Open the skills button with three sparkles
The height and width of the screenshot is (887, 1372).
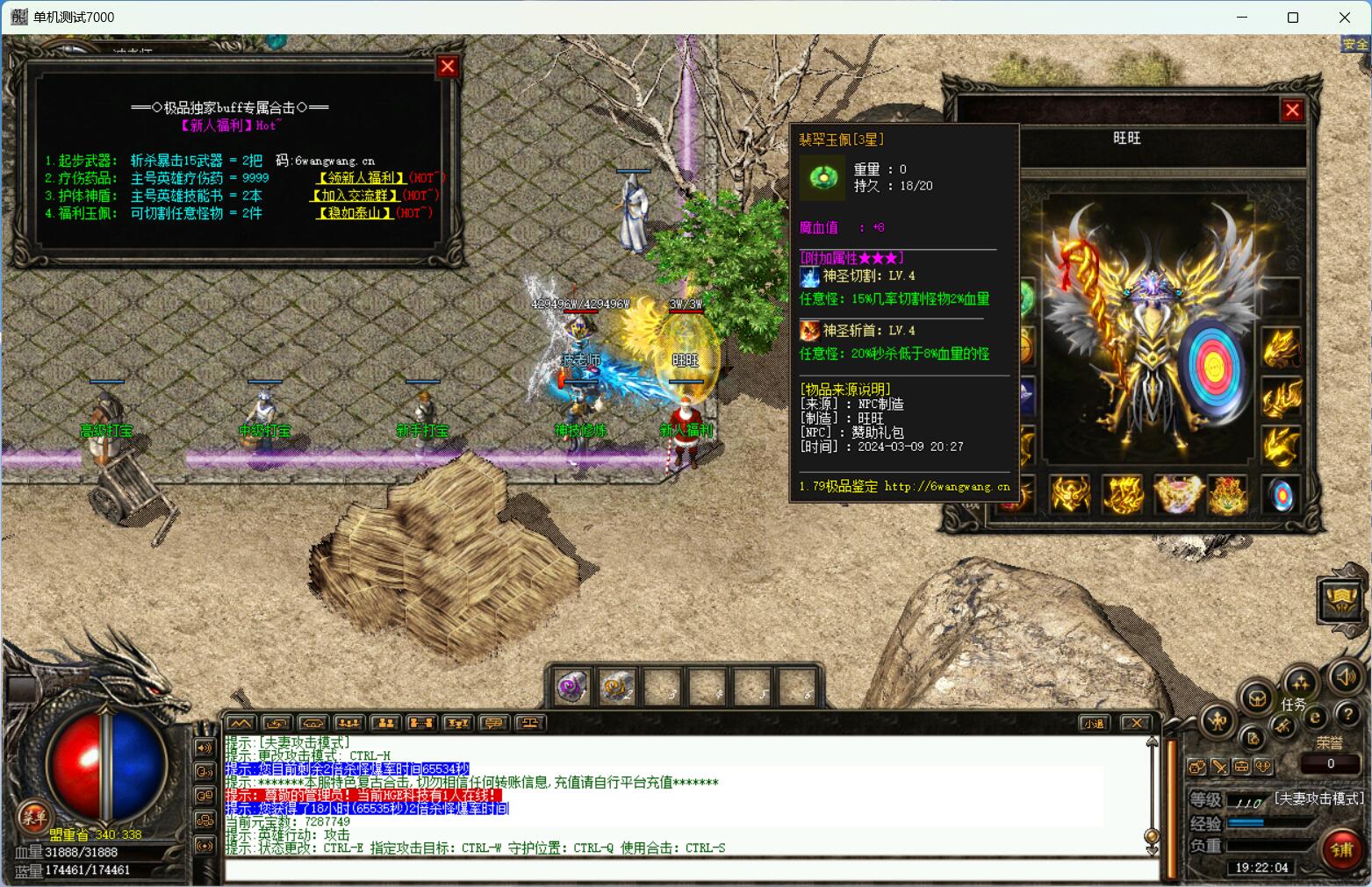tap(1300, 683)
